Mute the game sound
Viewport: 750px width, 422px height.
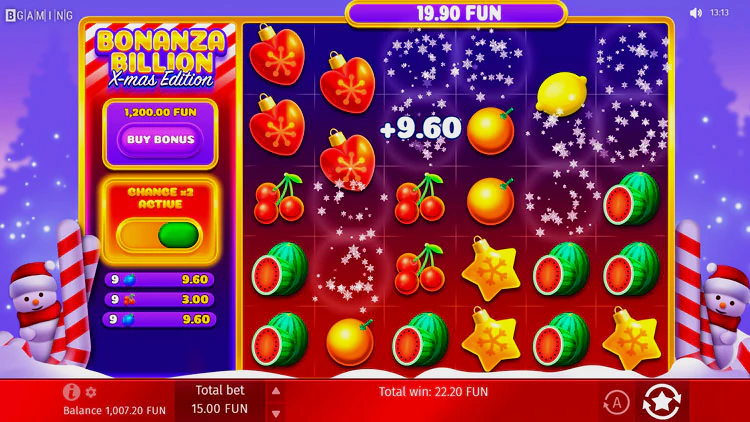click(696, 13)
